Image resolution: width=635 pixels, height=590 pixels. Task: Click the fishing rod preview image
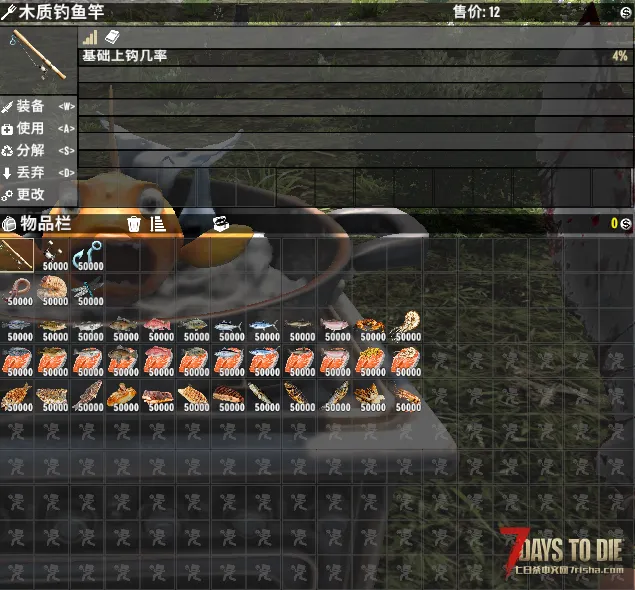tap(38, 57)
